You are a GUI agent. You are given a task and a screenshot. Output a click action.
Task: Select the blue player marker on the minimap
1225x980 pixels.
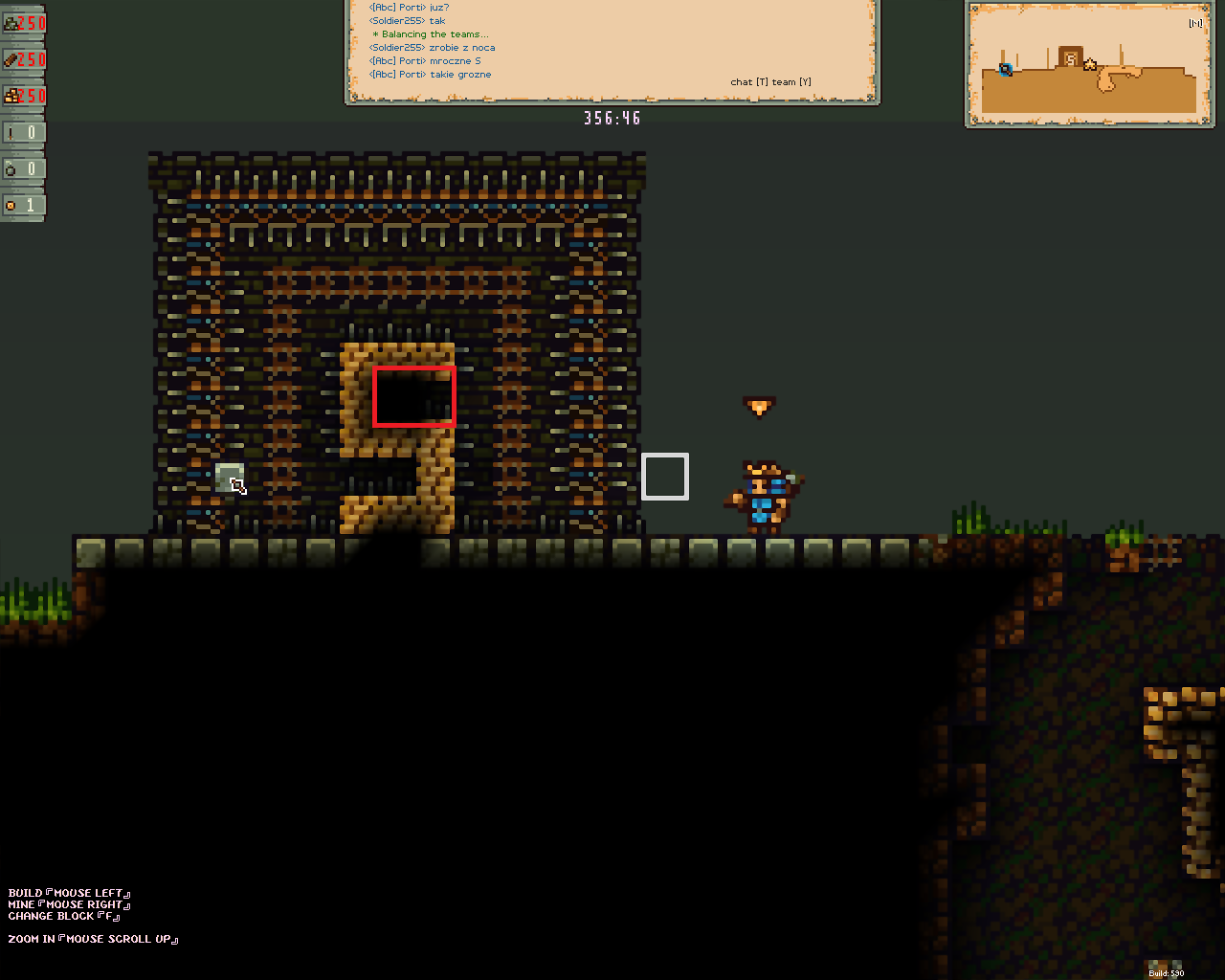click(x=1005, y=69)
